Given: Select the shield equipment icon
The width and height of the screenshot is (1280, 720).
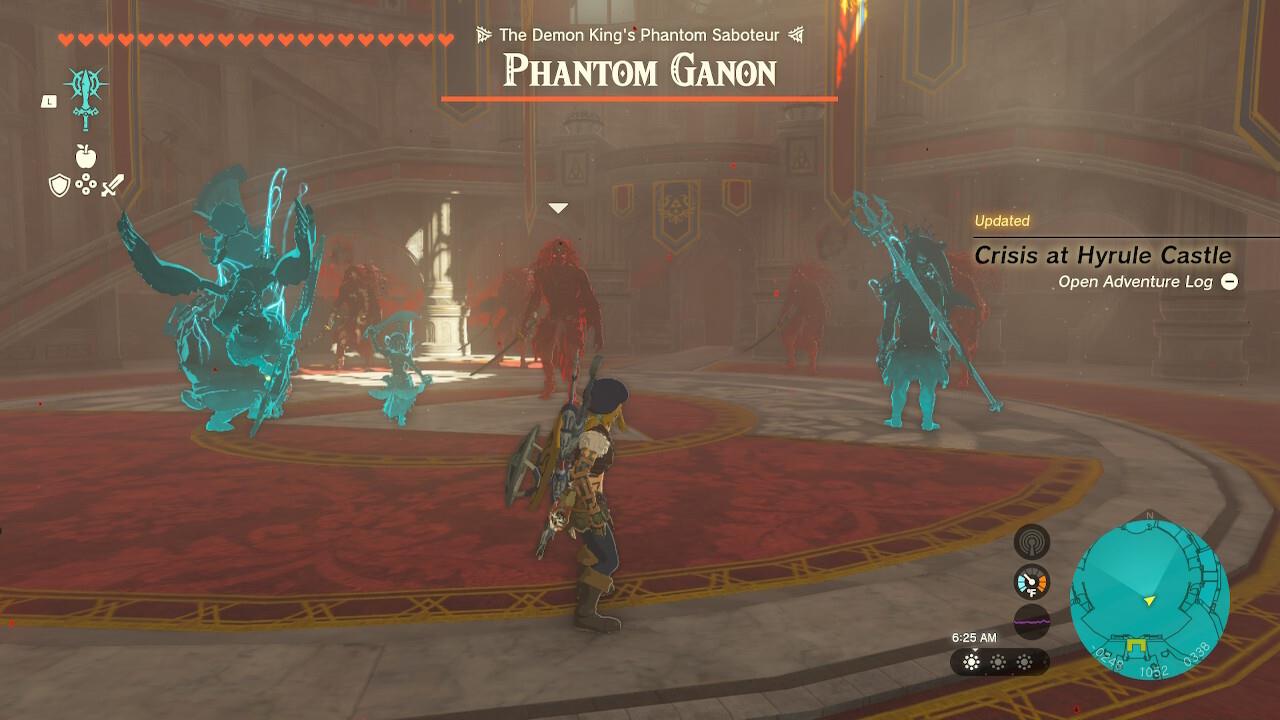Looking at the screenshot, I should (x=60, y=183).
